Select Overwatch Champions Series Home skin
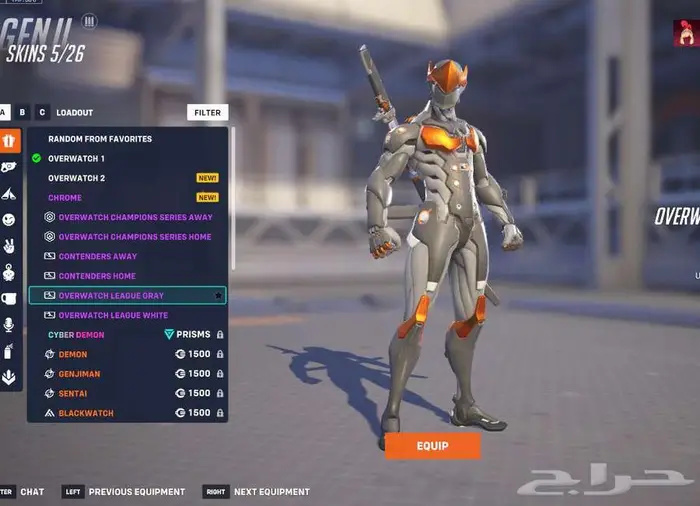 (x=135, y=237)
